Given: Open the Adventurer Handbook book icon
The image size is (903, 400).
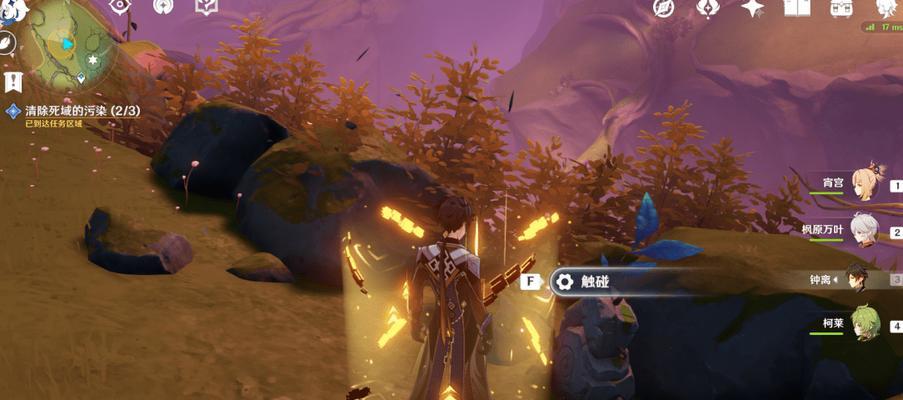Looking at the screenshot, I should pyautogui.click(x=796, y=7).
